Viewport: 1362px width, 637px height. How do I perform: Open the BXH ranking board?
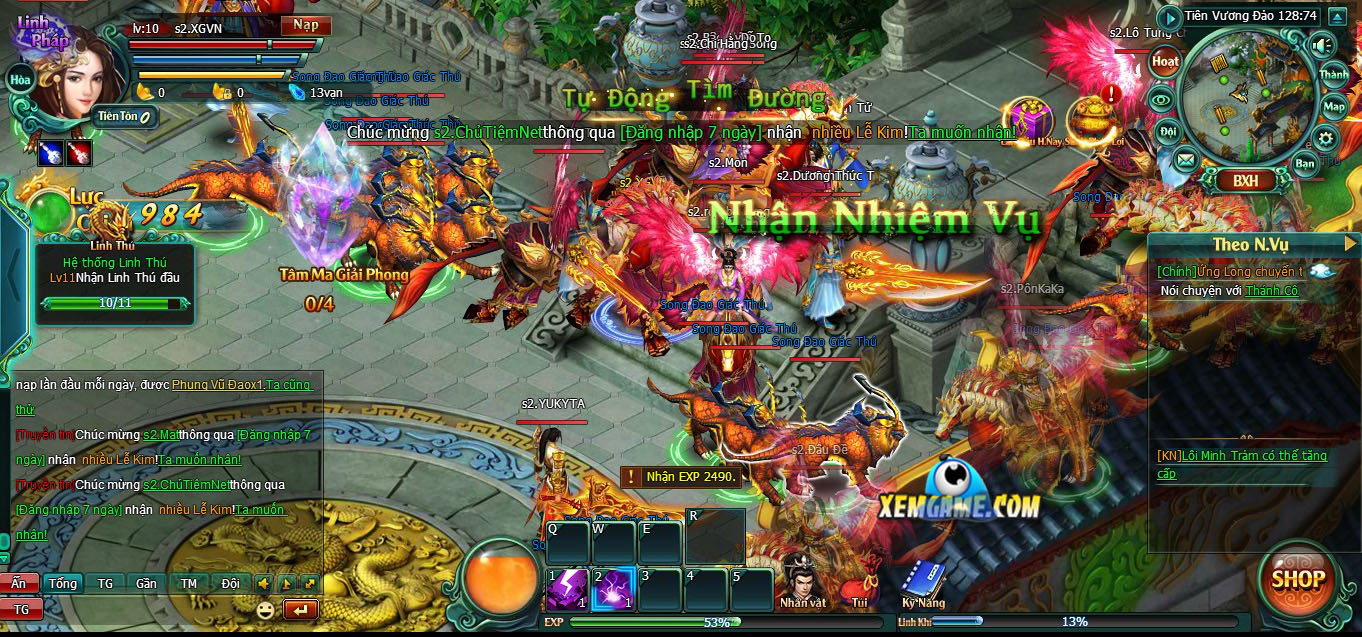pos(1245,181)
